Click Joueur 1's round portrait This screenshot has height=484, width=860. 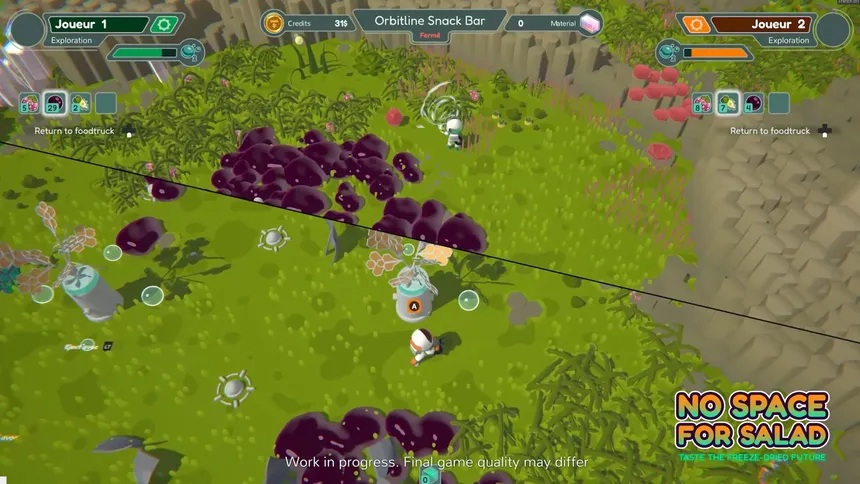click(27, 29)
